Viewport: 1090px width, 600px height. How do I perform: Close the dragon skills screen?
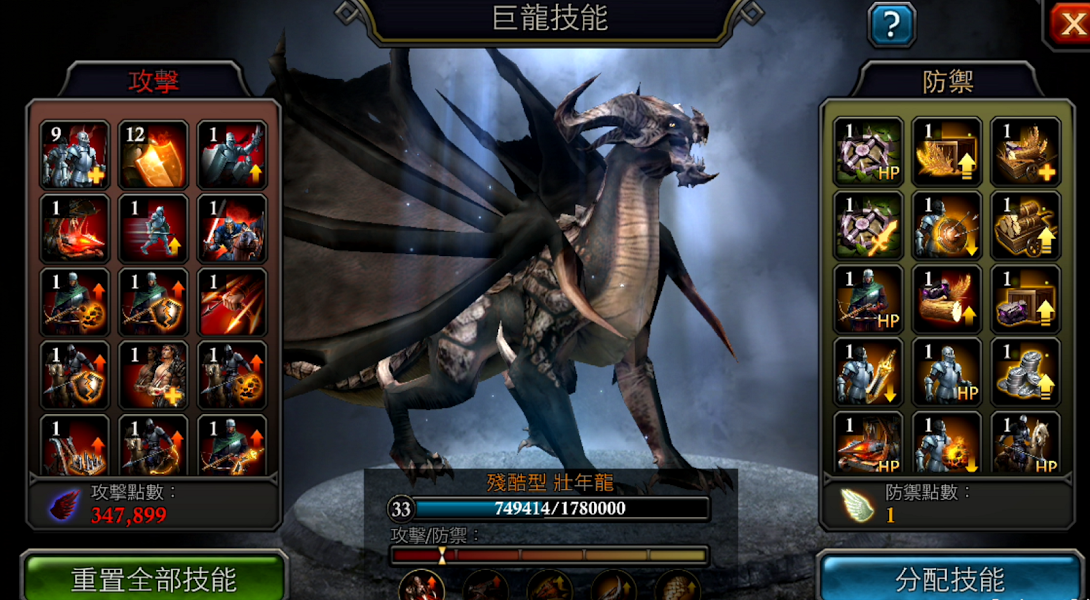[1069, 22]
